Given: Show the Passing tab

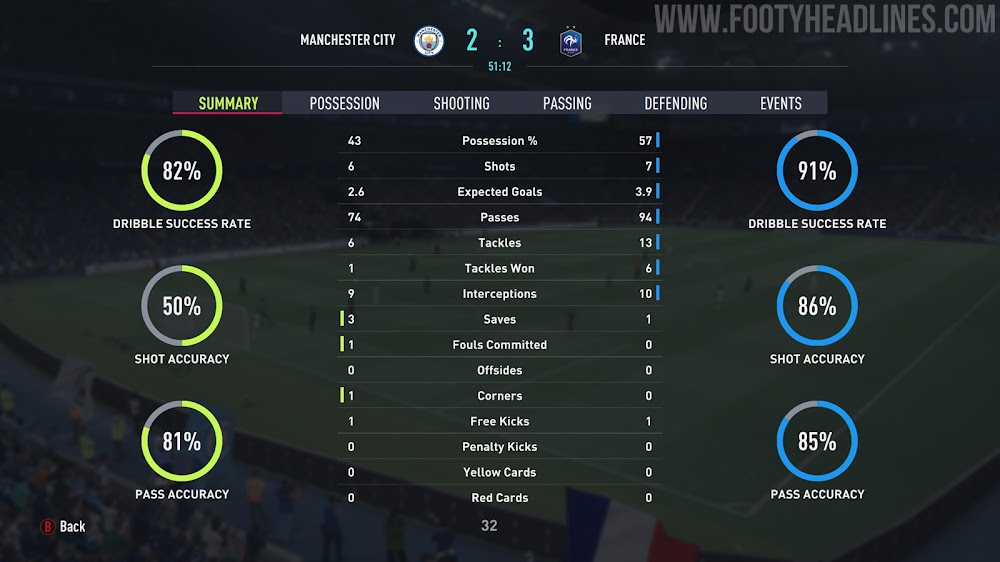Looking at the screenshot, I should [x=567, y=103].
